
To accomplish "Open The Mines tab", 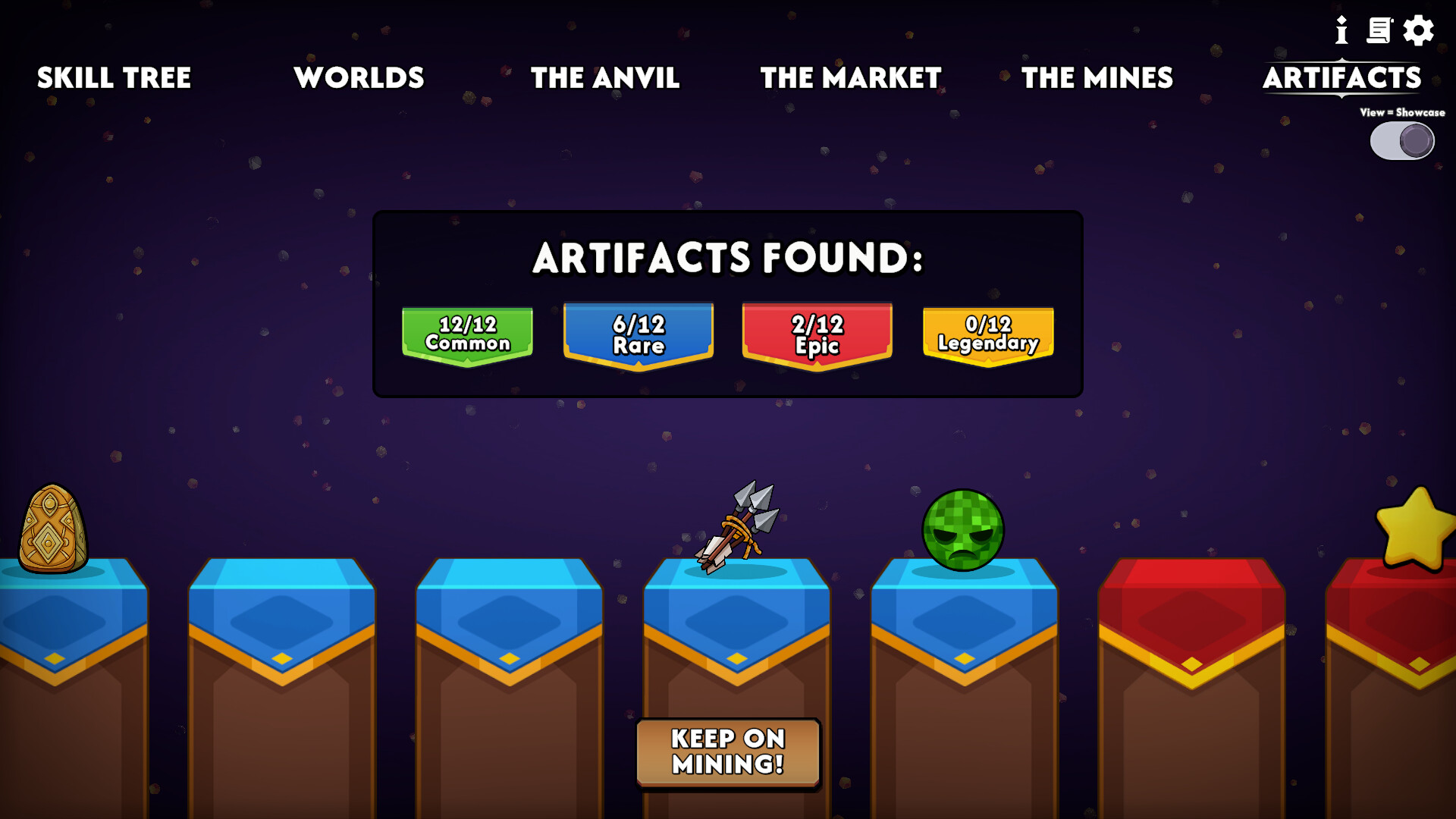I will point(1097,78).
